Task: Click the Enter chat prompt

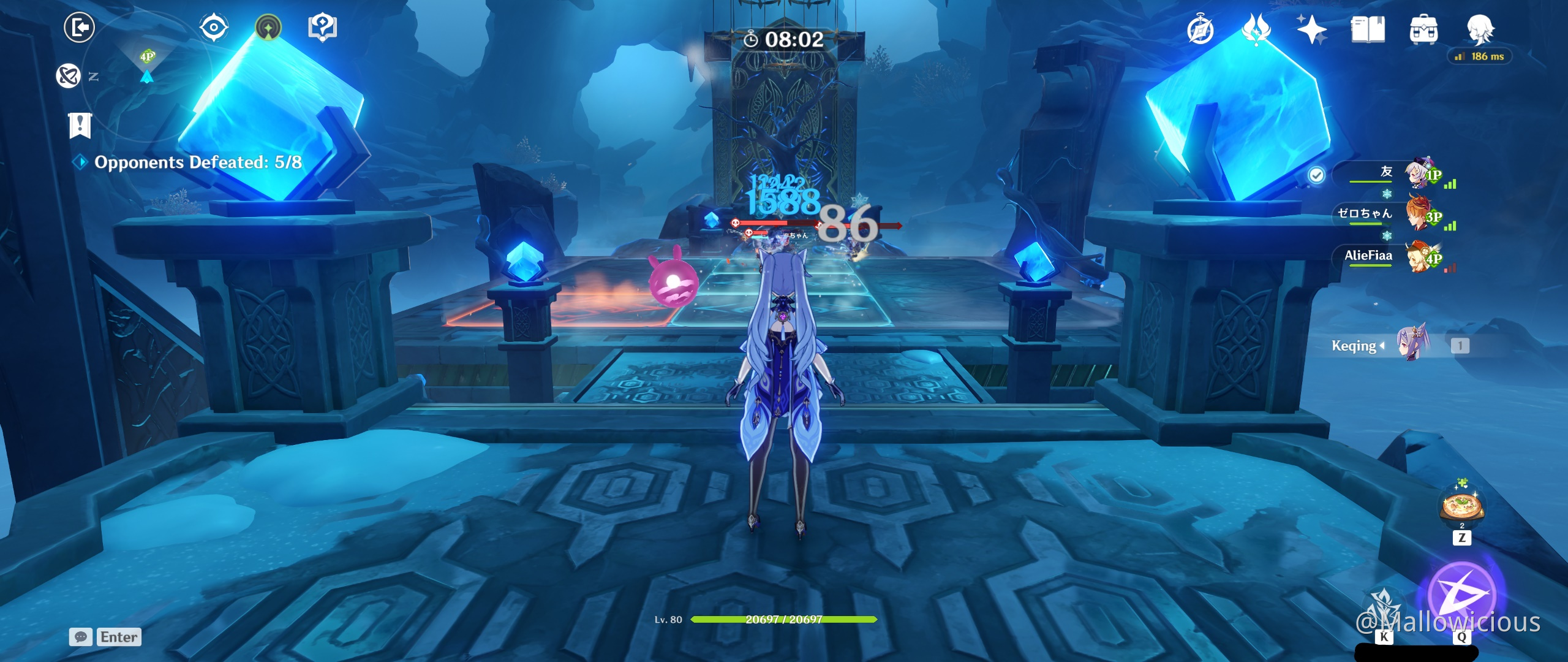Action: coord(119,637)
